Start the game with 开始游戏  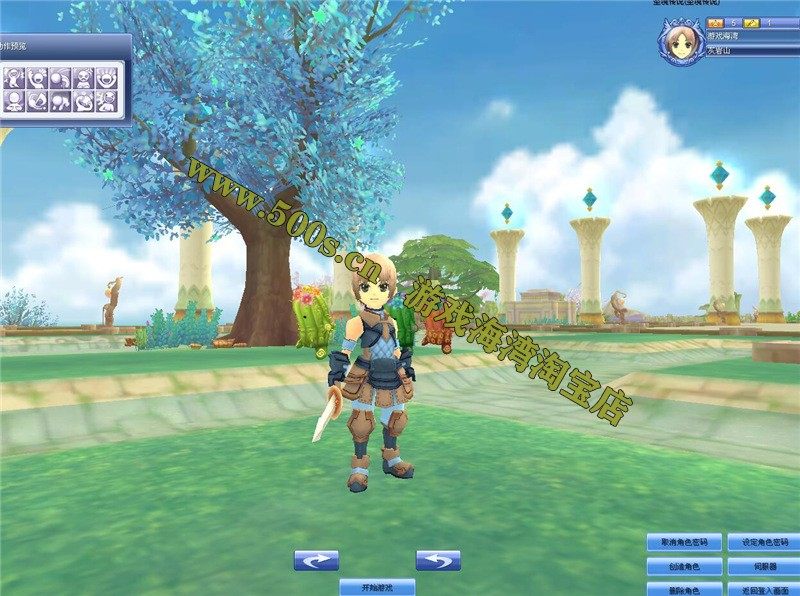coord(377,587)
